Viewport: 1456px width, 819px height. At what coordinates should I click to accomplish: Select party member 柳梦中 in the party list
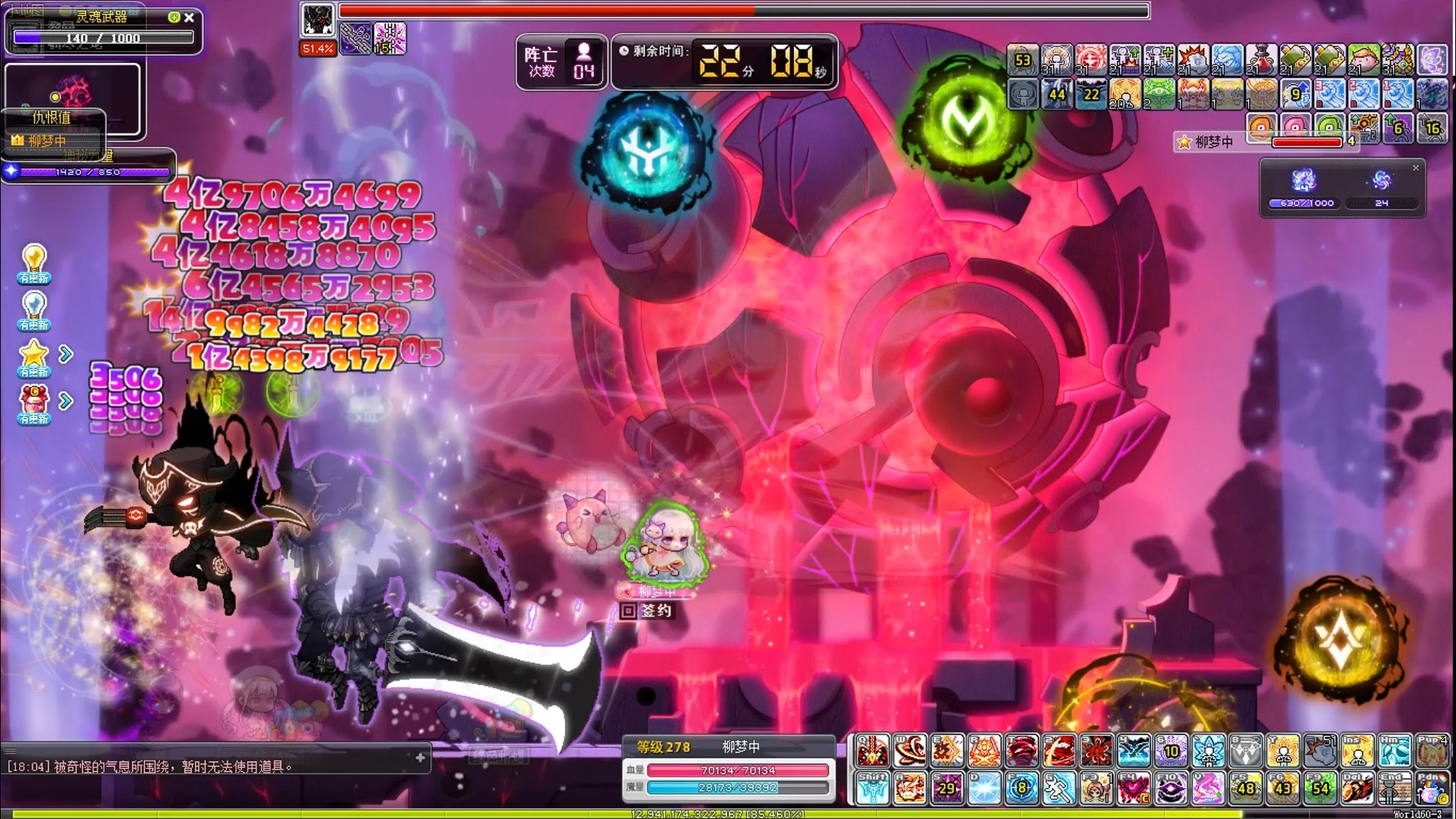1213,142
